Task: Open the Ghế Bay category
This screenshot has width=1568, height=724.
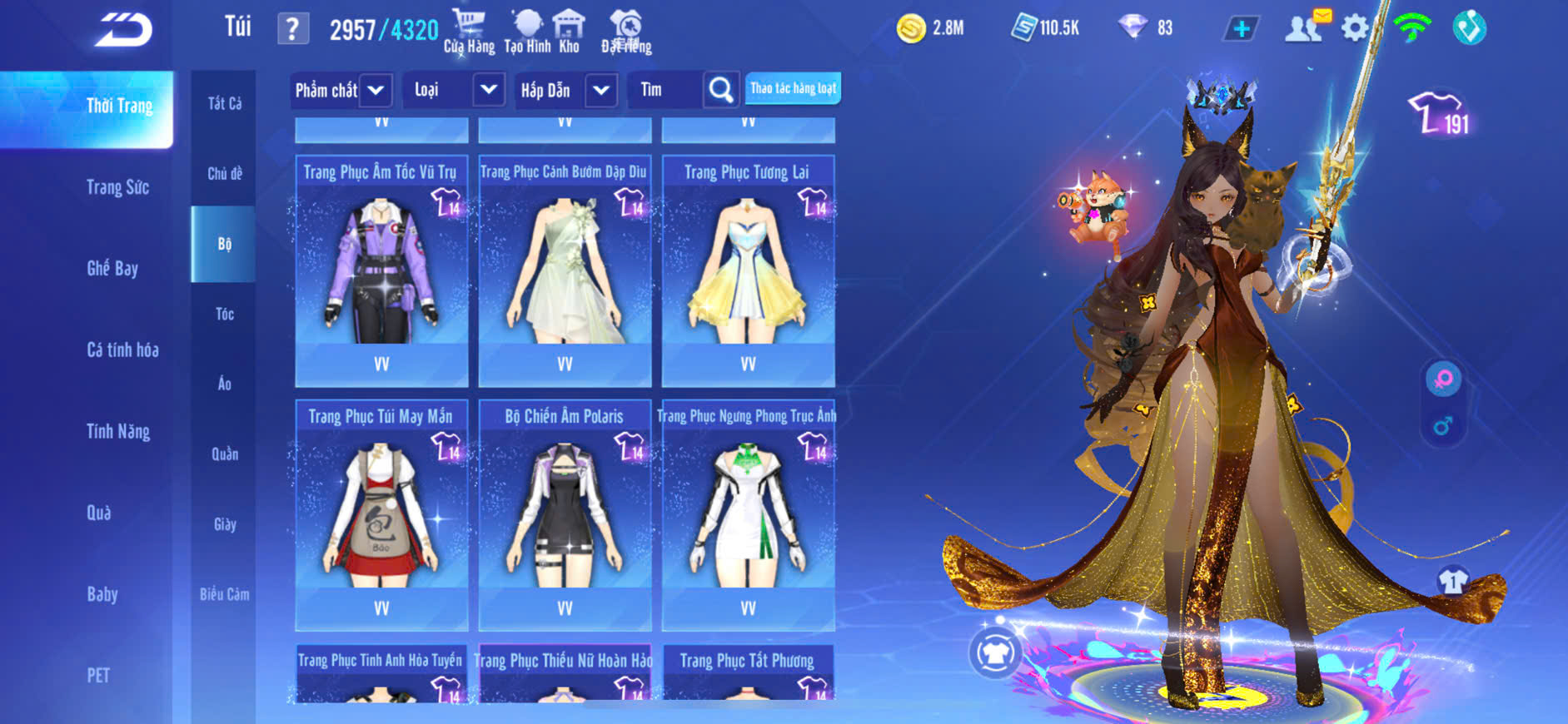Action: point(112,268)
